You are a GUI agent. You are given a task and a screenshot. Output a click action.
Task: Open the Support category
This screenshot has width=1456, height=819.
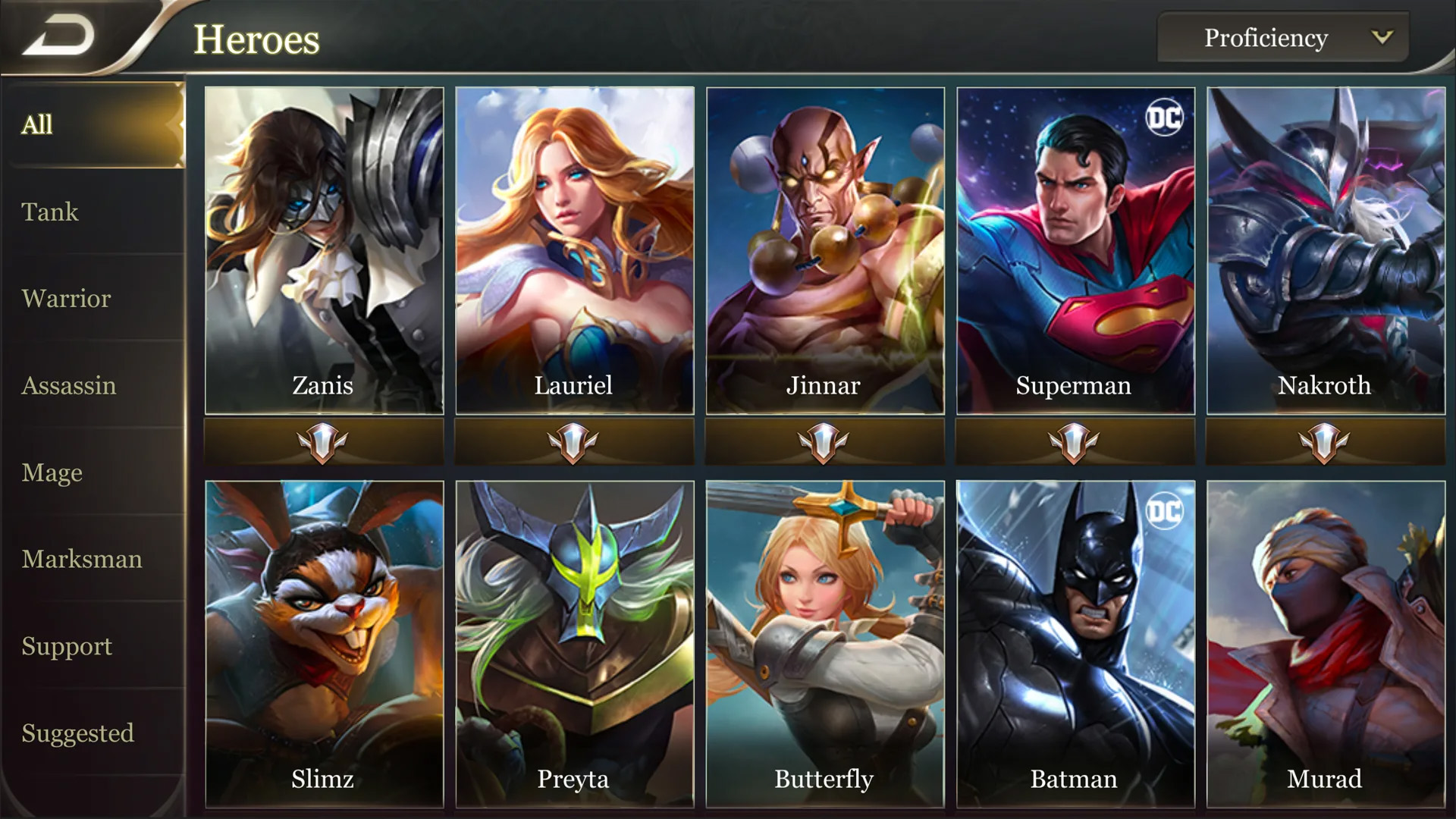coord(67,646)
